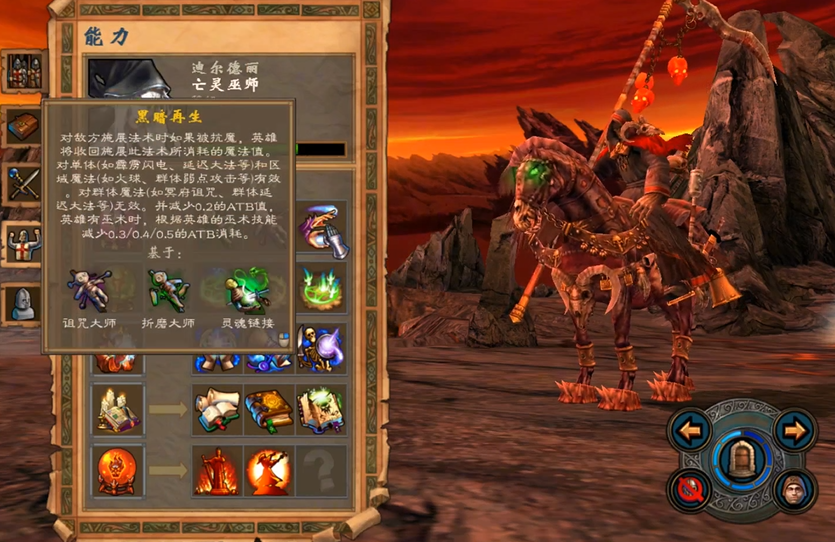Click the hero face portrait button
Screen dimensions: 835x542
[791, 490]
